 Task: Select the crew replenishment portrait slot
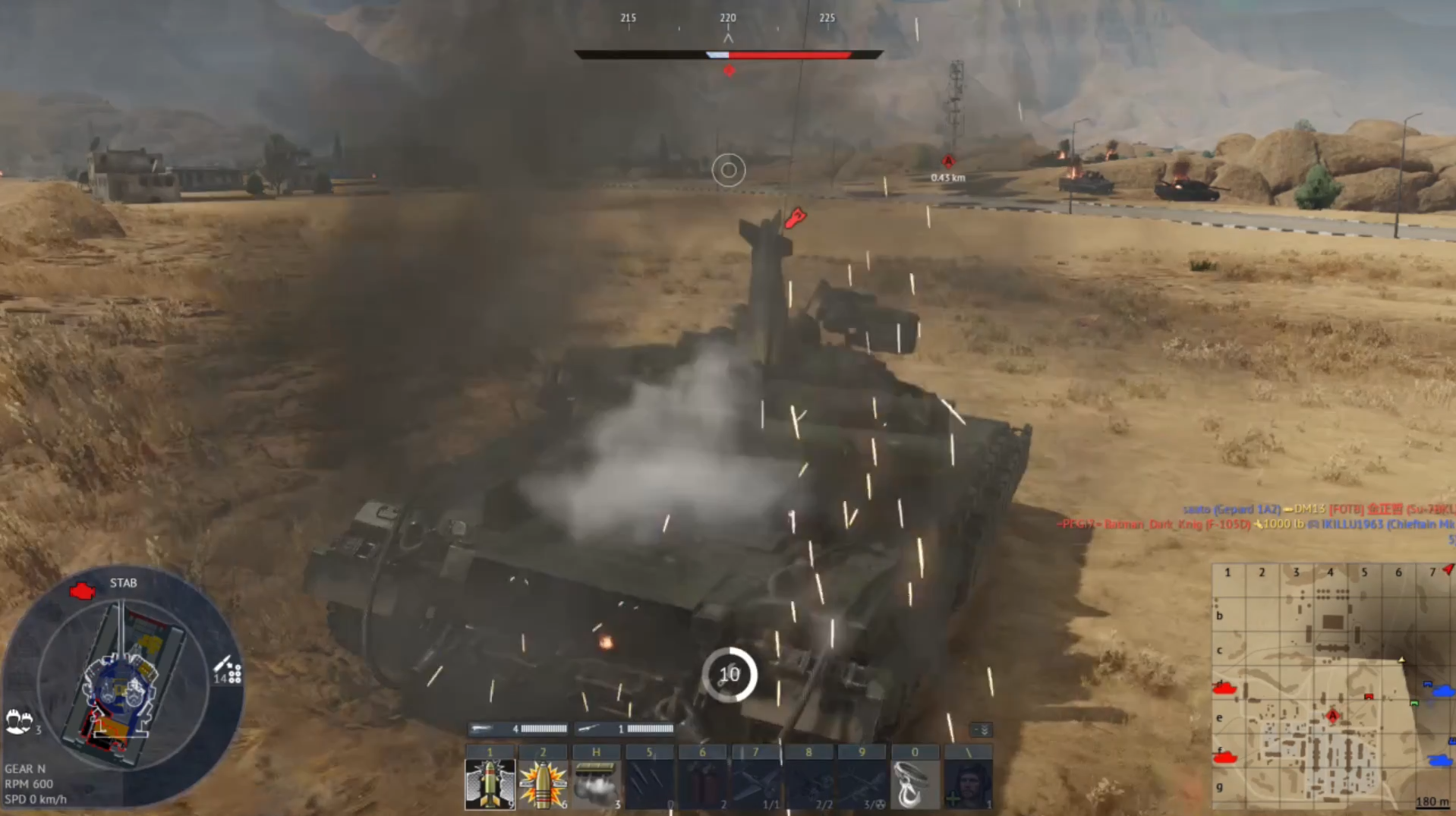point(968,783)
